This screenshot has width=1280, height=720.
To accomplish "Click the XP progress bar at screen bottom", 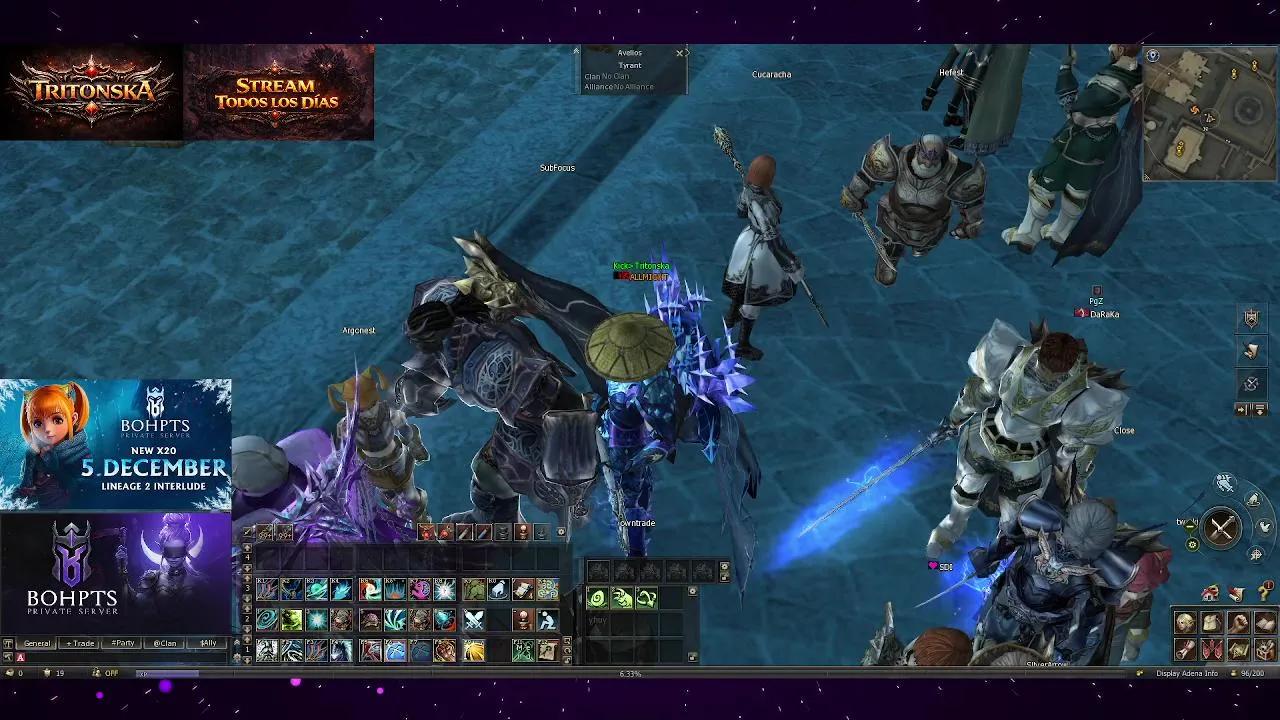I will coord(400,673).
